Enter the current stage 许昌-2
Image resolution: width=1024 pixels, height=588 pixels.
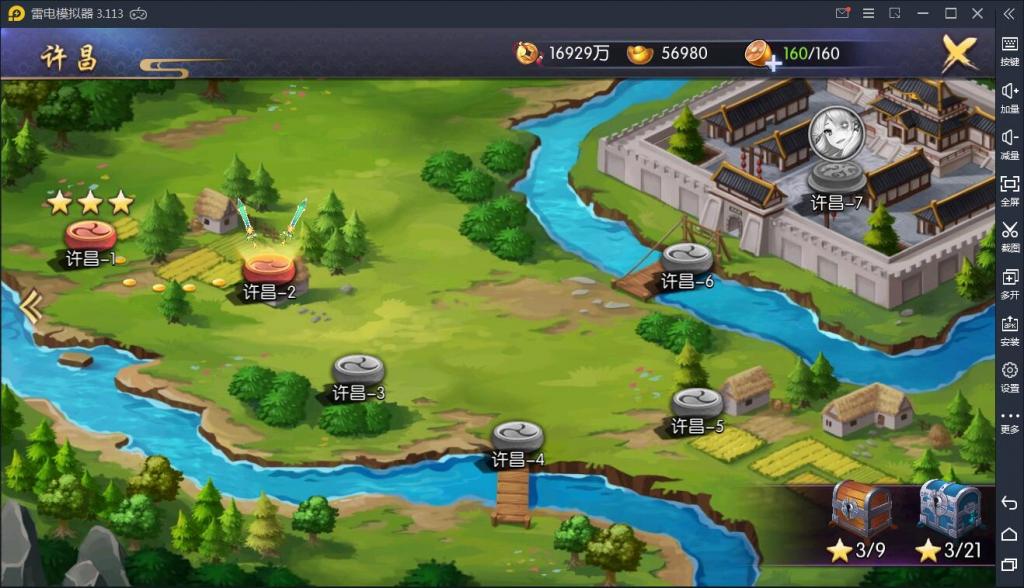[x=269, y=269]
